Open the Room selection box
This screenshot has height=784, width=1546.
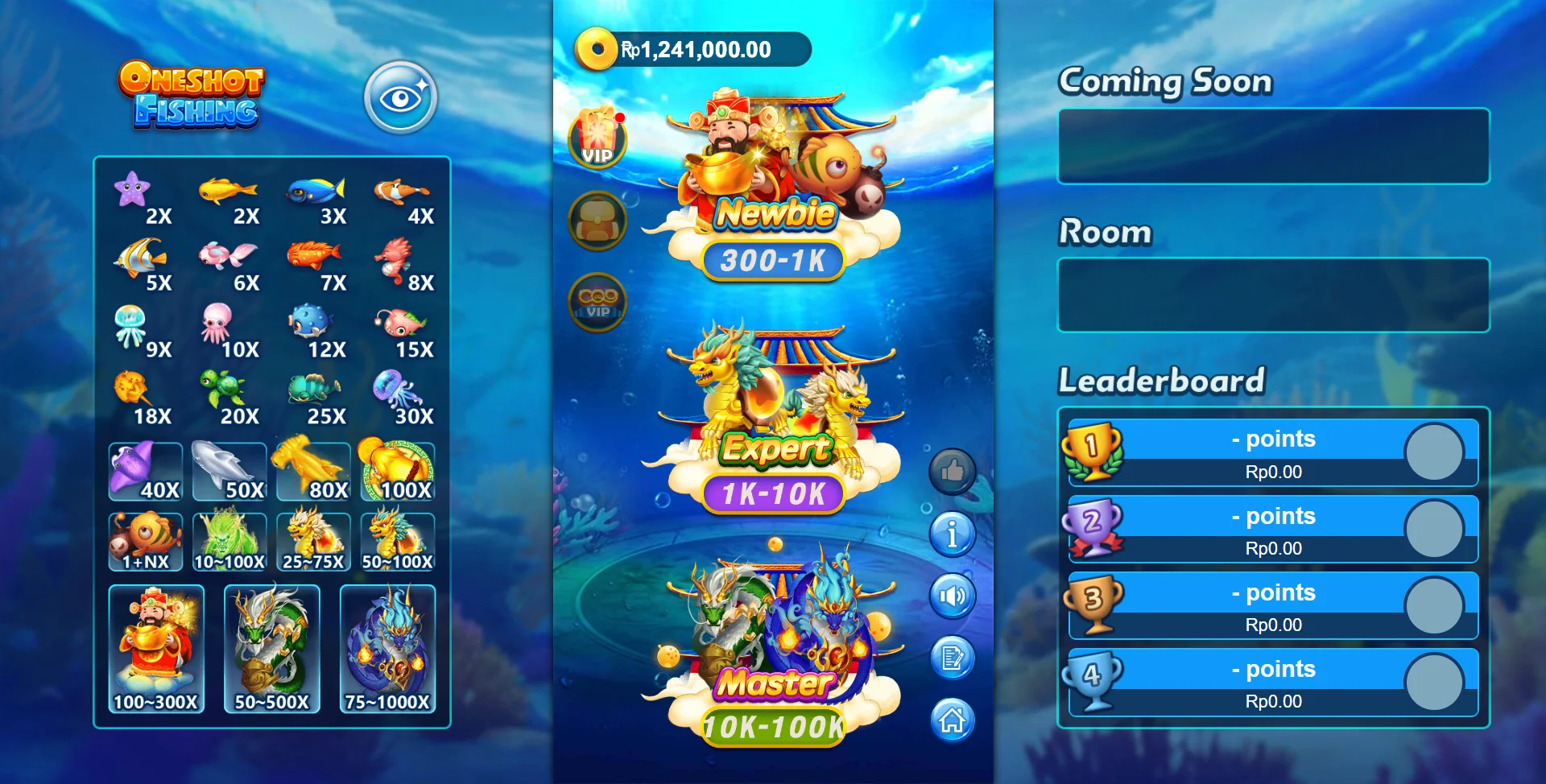click(x=1272, y=295)
